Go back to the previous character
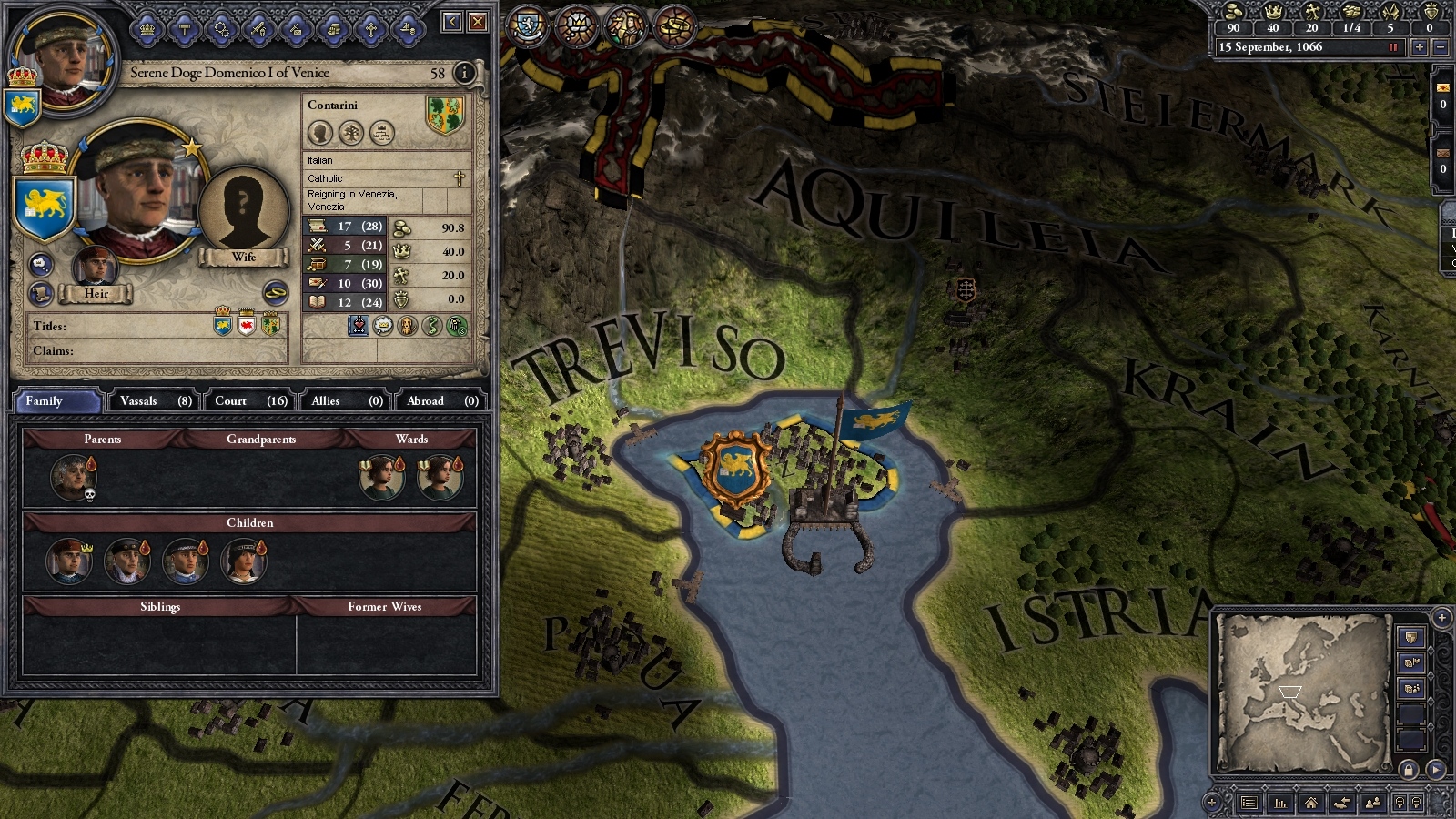 point(452,22)
